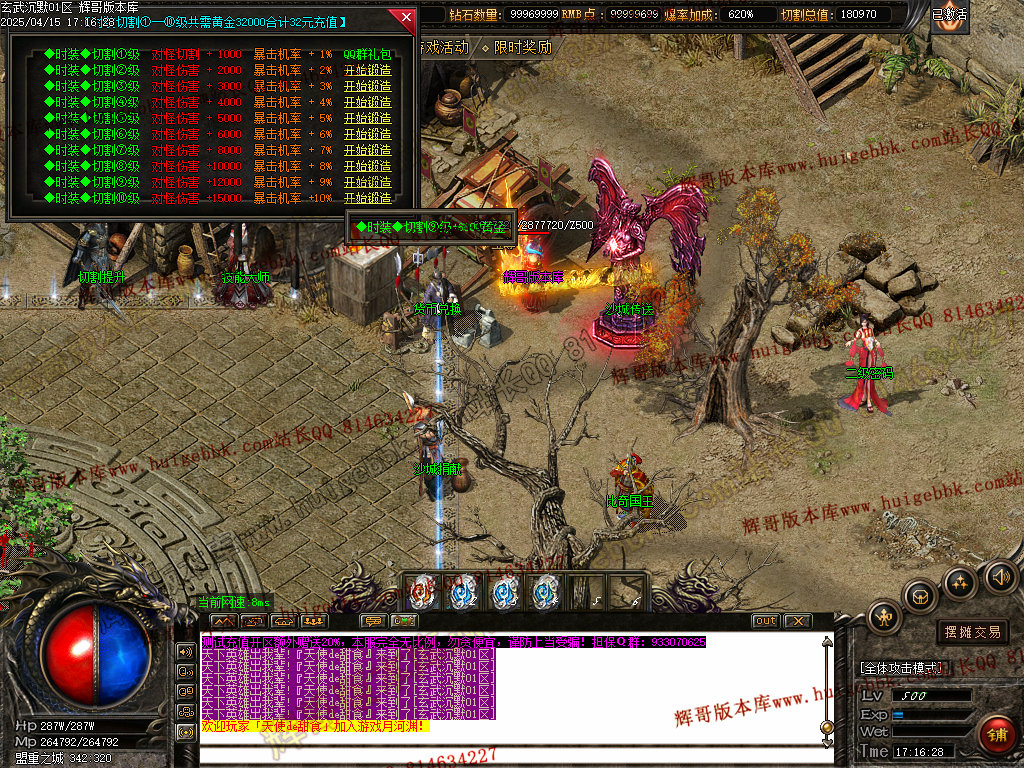This screenshot has width=1024, height=768.
Task: Start forging 切割 level 2 (+2000)
Action: pyautogui.click(x=367, y=70)
